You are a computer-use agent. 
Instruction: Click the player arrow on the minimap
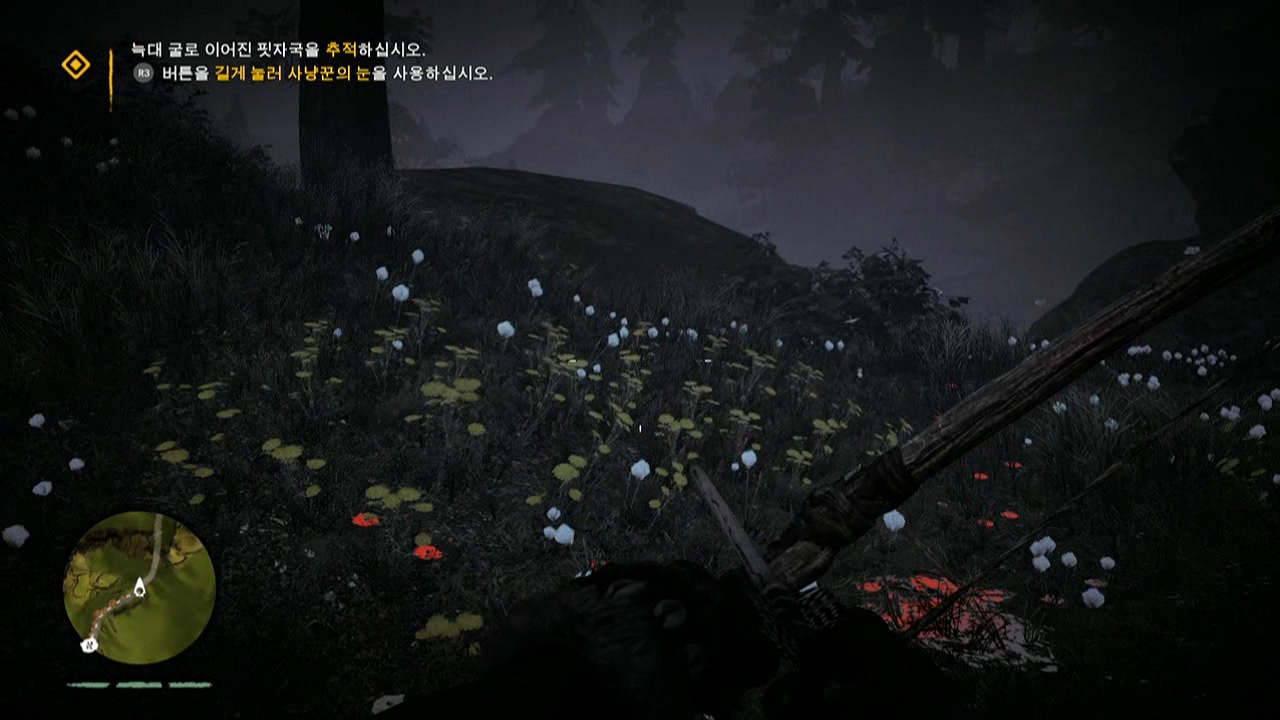[138, 590]
